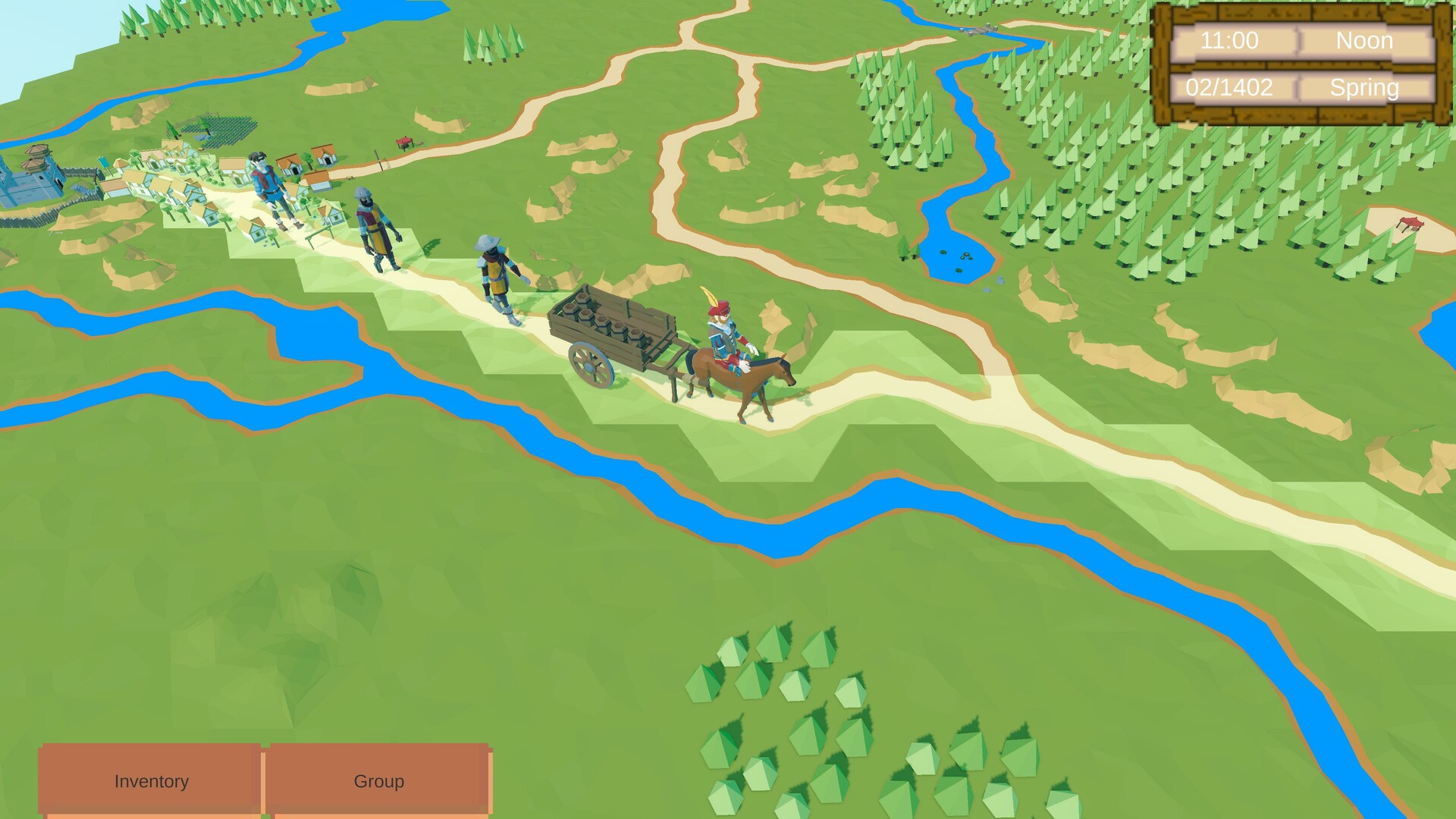
Task: Click the wooden cart carrying barrels
Action: (x=614, y=326)
